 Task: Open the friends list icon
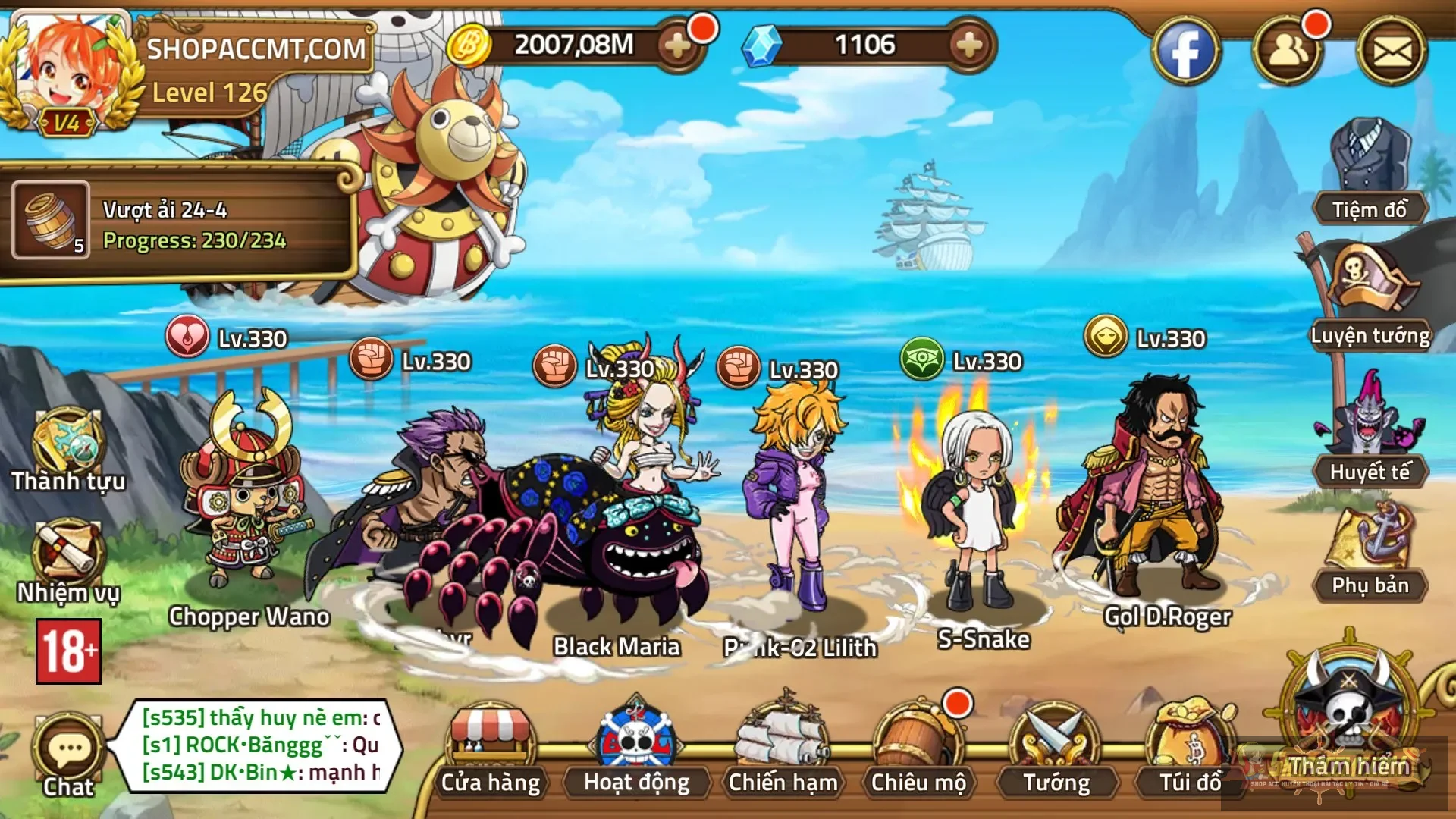[1288, 52]
